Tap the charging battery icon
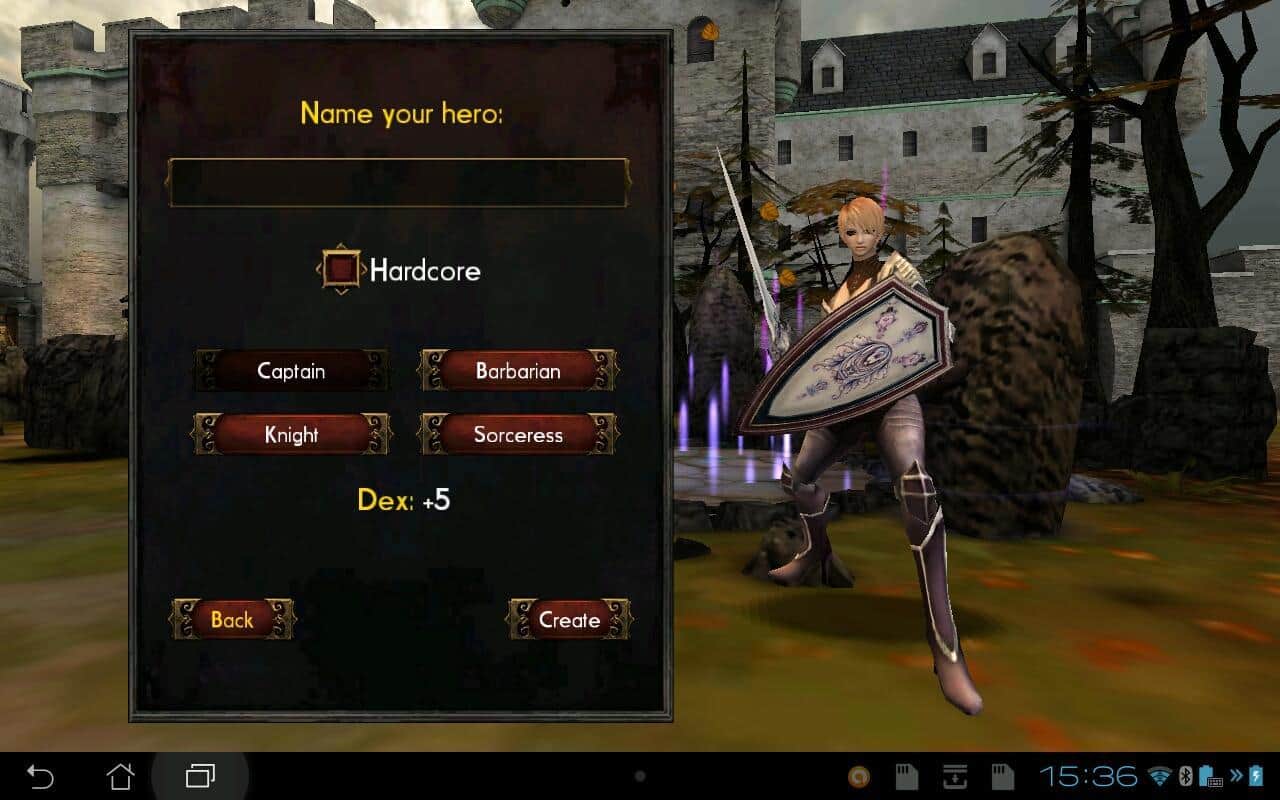1280x800 pixels. click(x=1256, y=775)
